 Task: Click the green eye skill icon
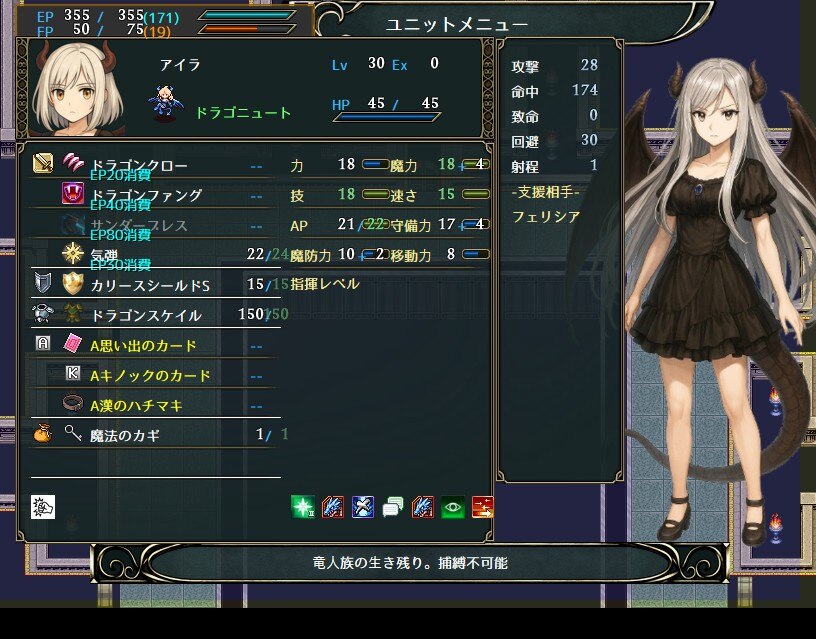click(452, 507)
